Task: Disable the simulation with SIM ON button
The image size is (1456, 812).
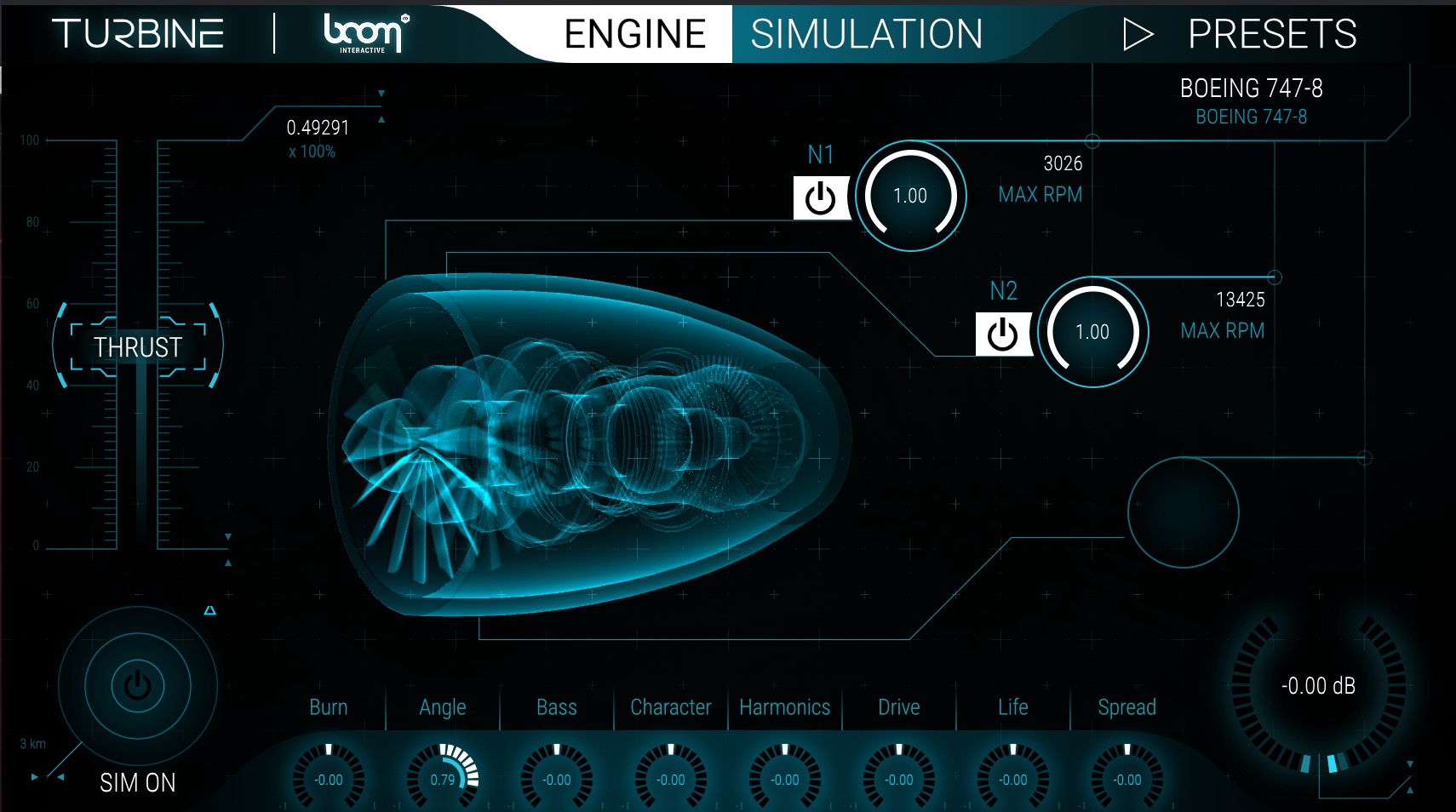Action: pyautogui.click(x=136, y=683)
